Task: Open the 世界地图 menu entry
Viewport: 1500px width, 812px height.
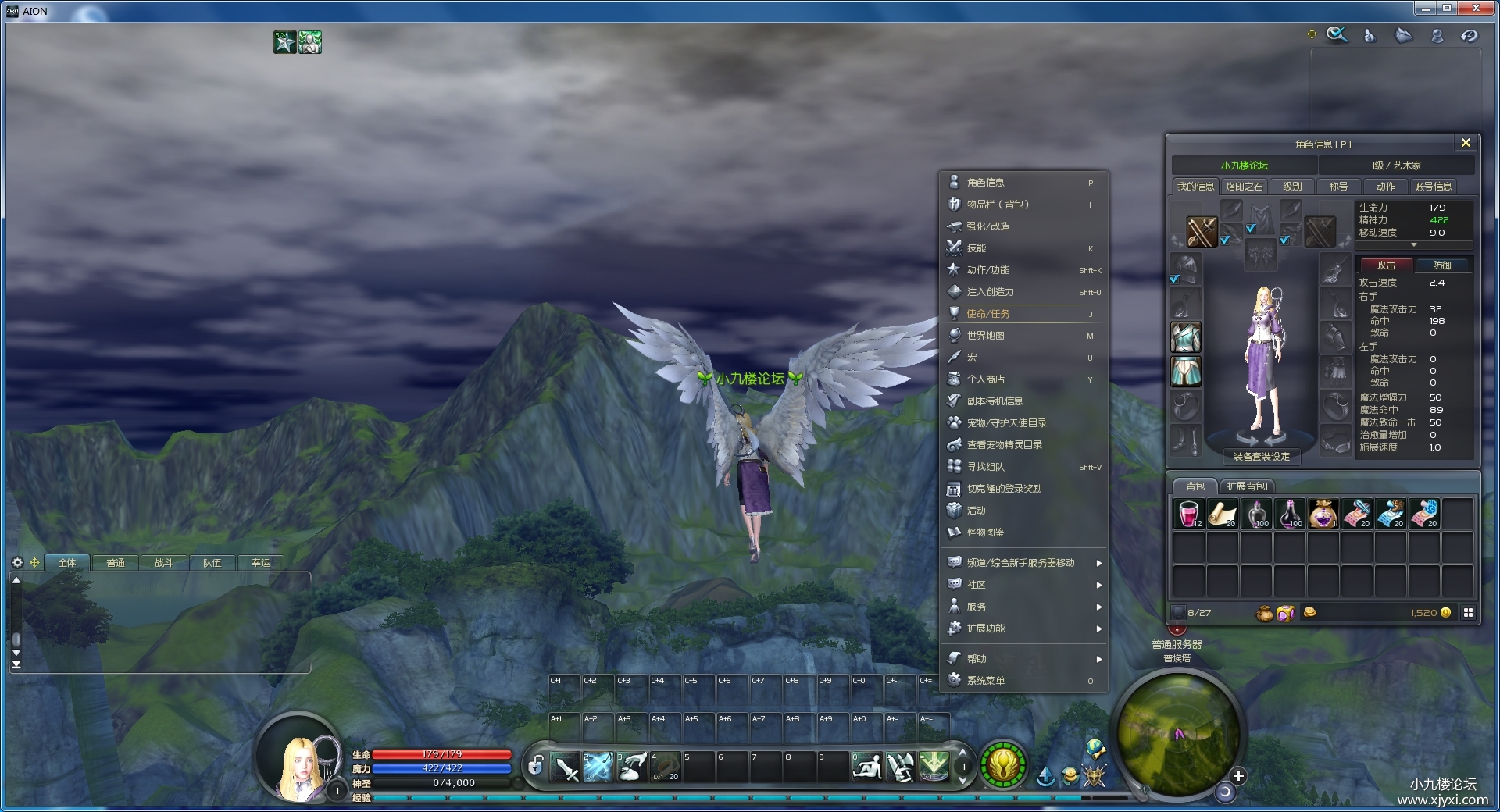Action: tap(986, 336)
